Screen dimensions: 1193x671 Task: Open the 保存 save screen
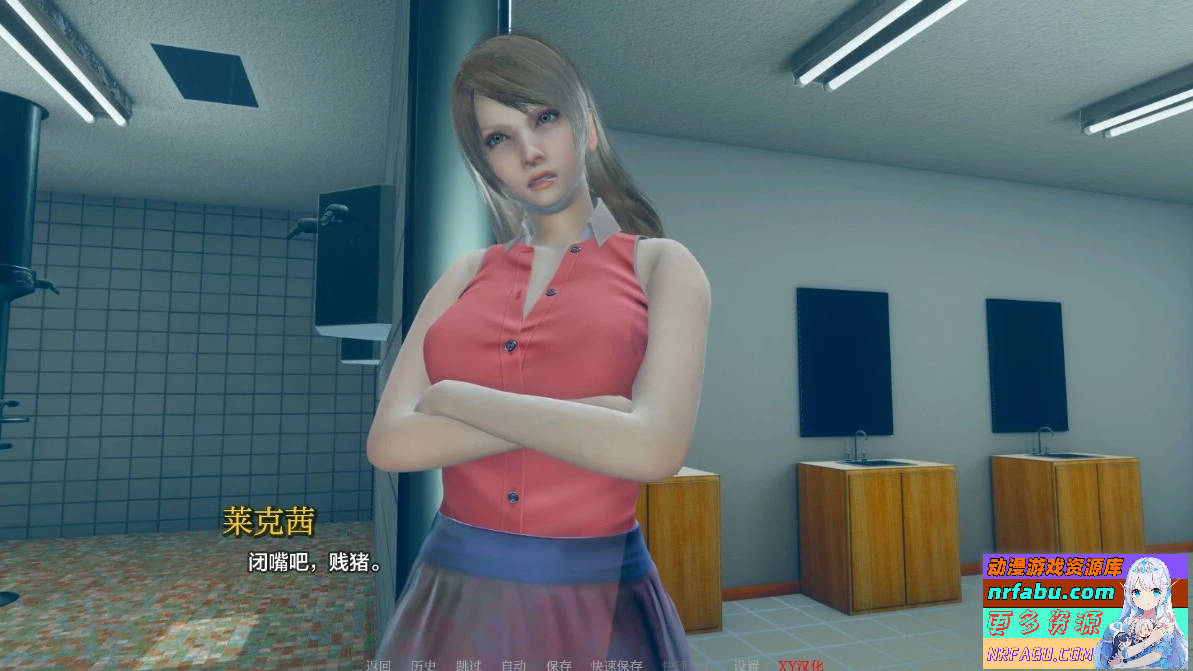pos(559,665)
